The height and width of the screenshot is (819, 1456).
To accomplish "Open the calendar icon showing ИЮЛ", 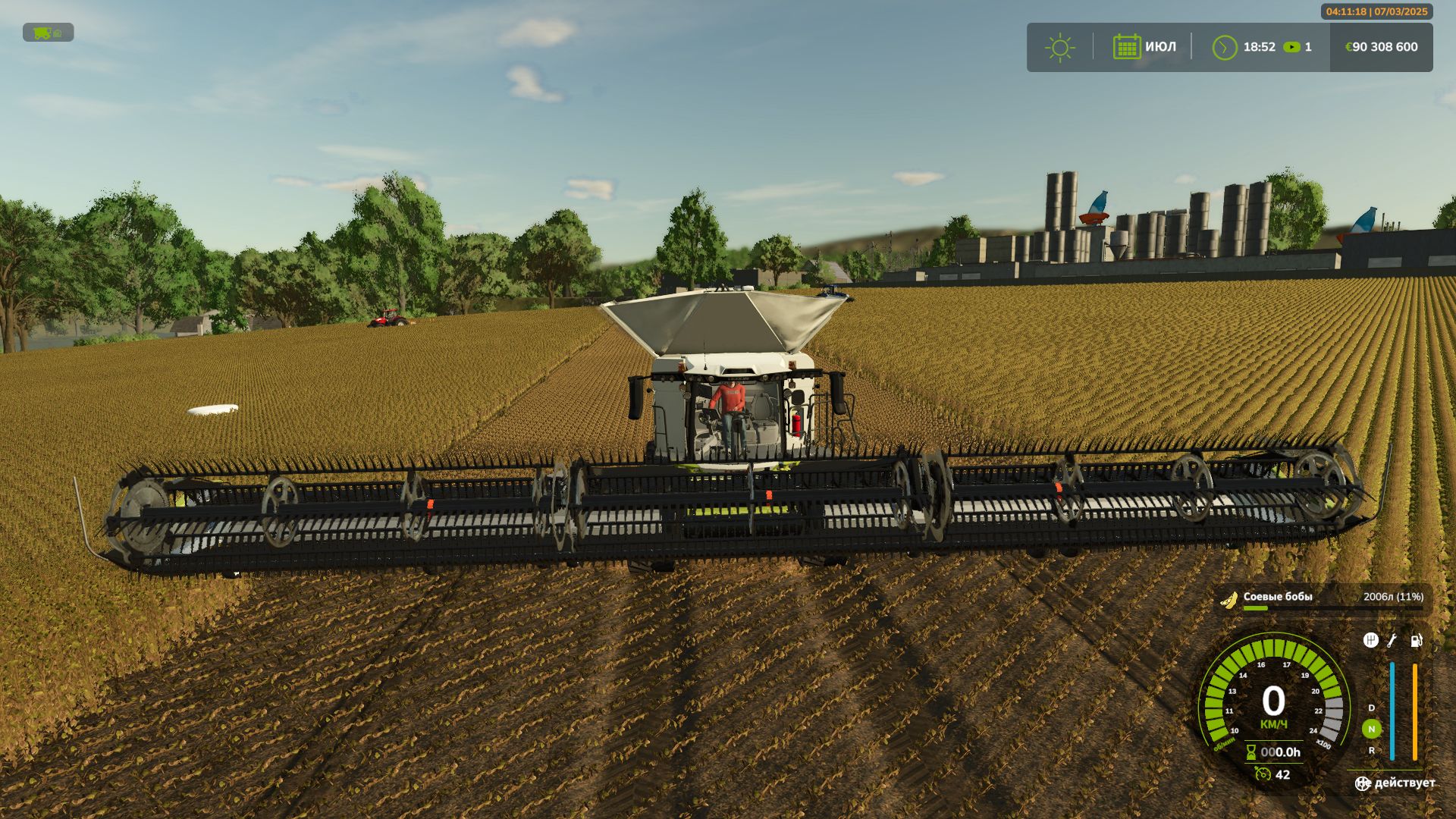I will pos(1126,47).
